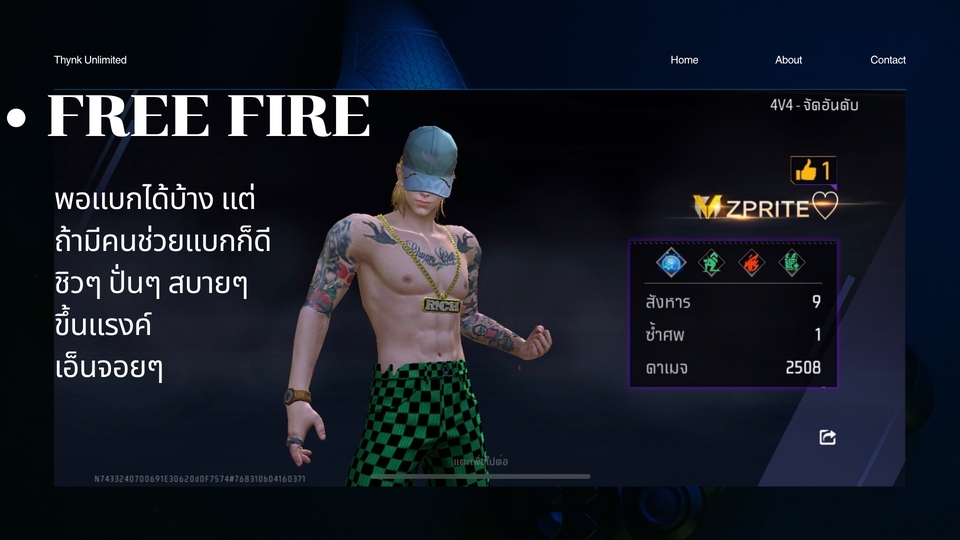The image size is (960, 540).
Task: Select the fourth green skill icon
Action: [x=791, y=262]
